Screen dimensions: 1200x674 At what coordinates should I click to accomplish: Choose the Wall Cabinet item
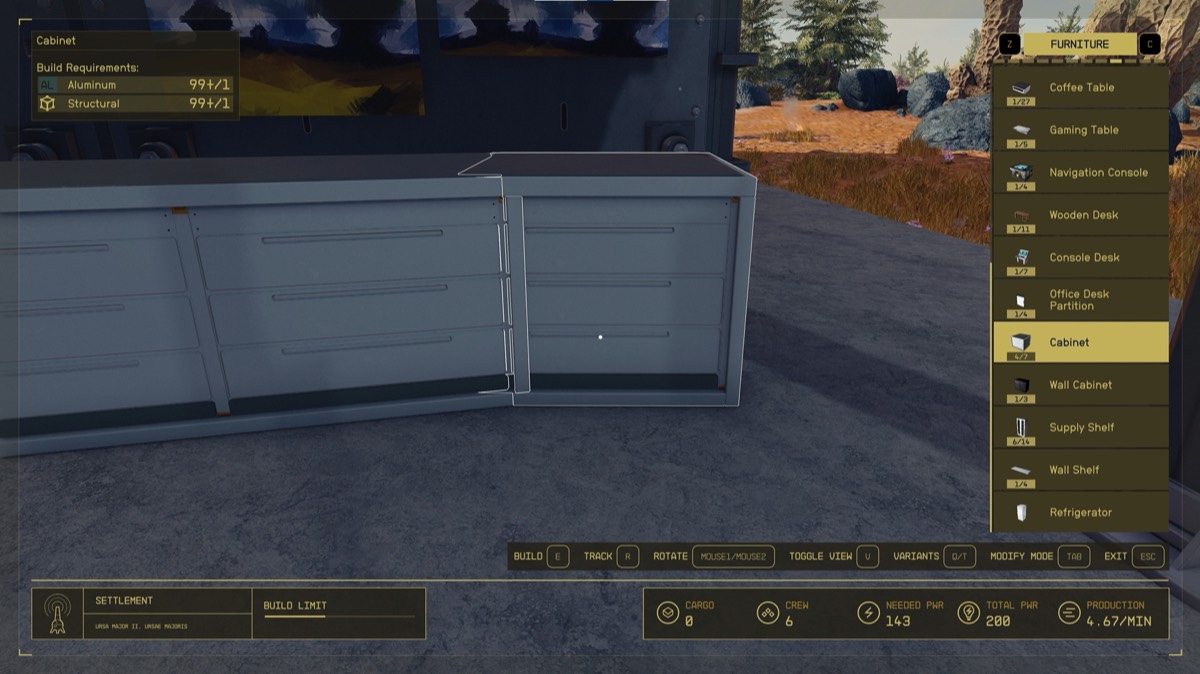[x=1080, y=385]
